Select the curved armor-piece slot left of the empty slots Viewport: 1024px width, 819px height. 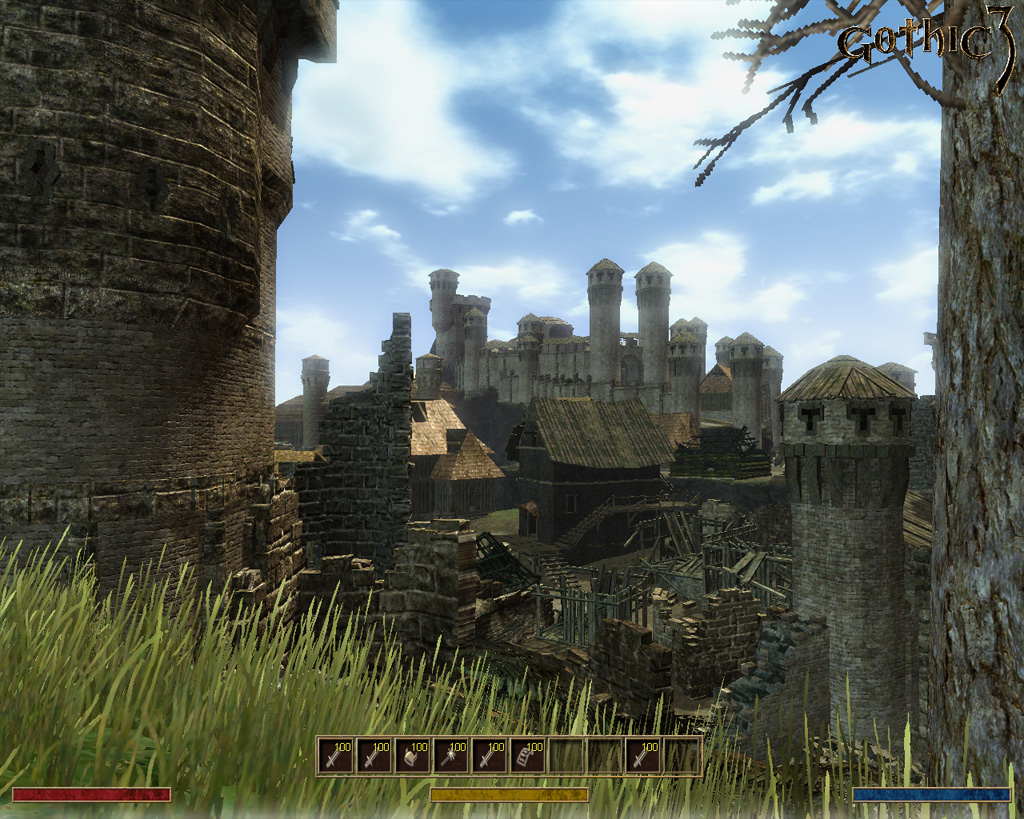[x=528, y=756]
